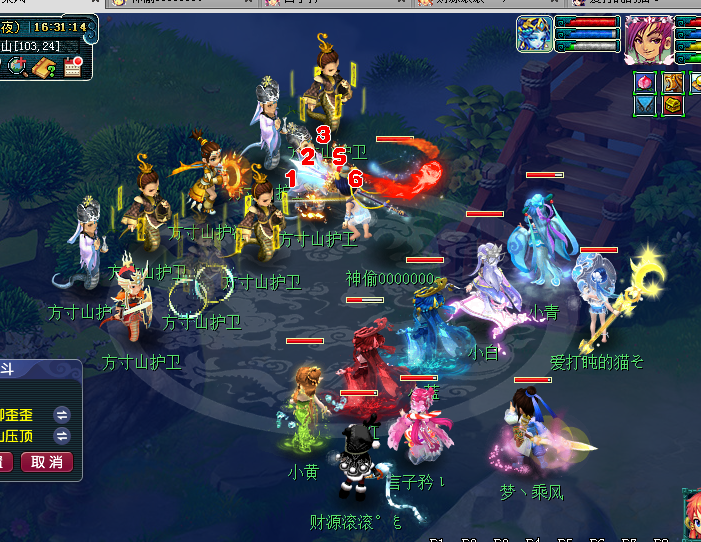Click the golden beast mask icon
This screenshot has width=701, height=542.
[672, 81]
